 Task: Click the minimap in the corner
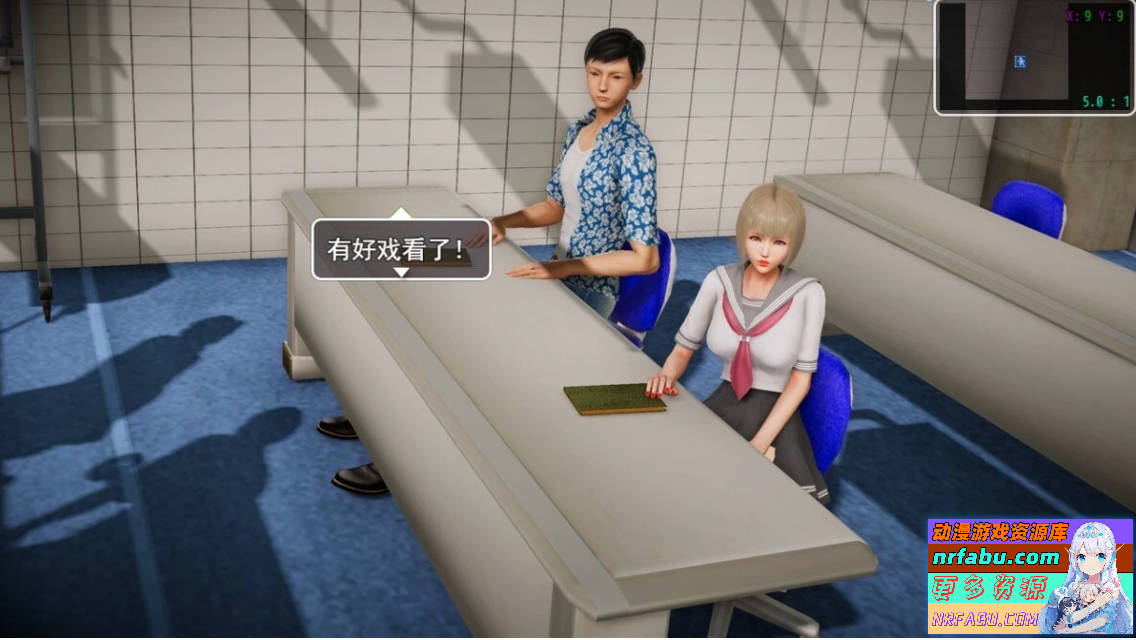point(1034,58)
